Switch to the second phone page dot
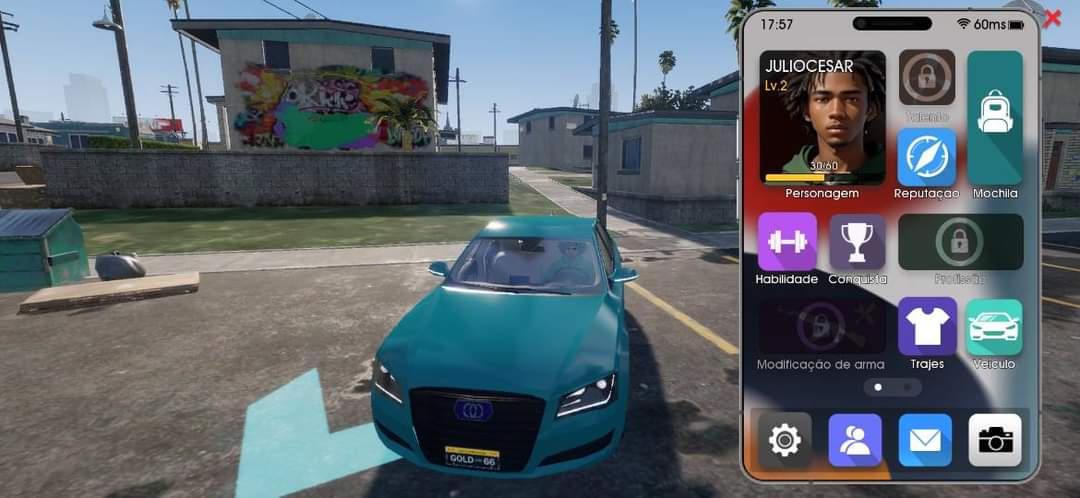1080x498 pixels. (908, 386)
